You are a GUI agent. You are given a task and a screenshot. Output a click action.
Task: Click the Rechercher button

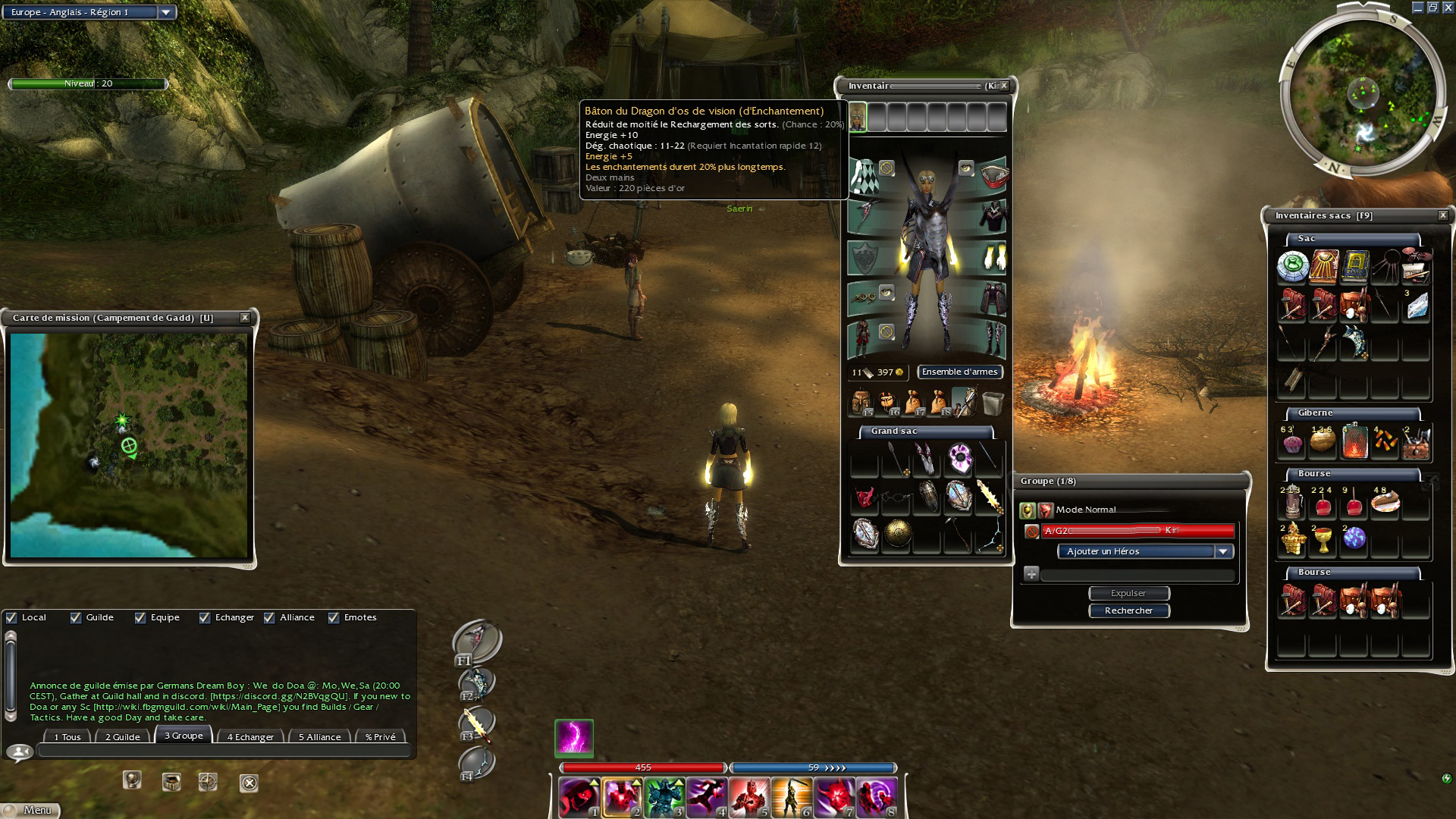click(x=1128, y=610)
